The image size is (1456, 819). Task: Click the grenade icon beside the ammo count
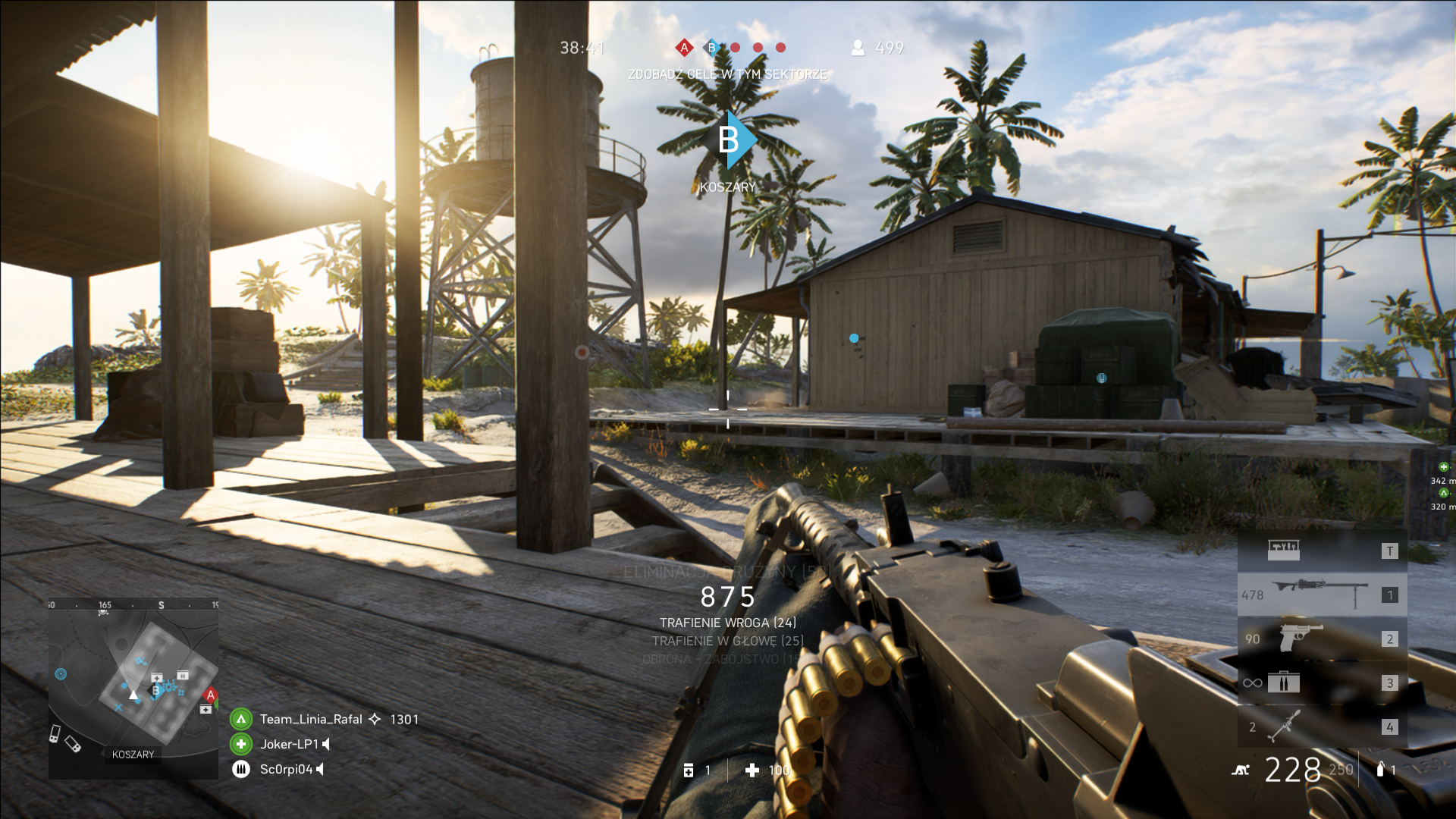[x=1380, y=769]
